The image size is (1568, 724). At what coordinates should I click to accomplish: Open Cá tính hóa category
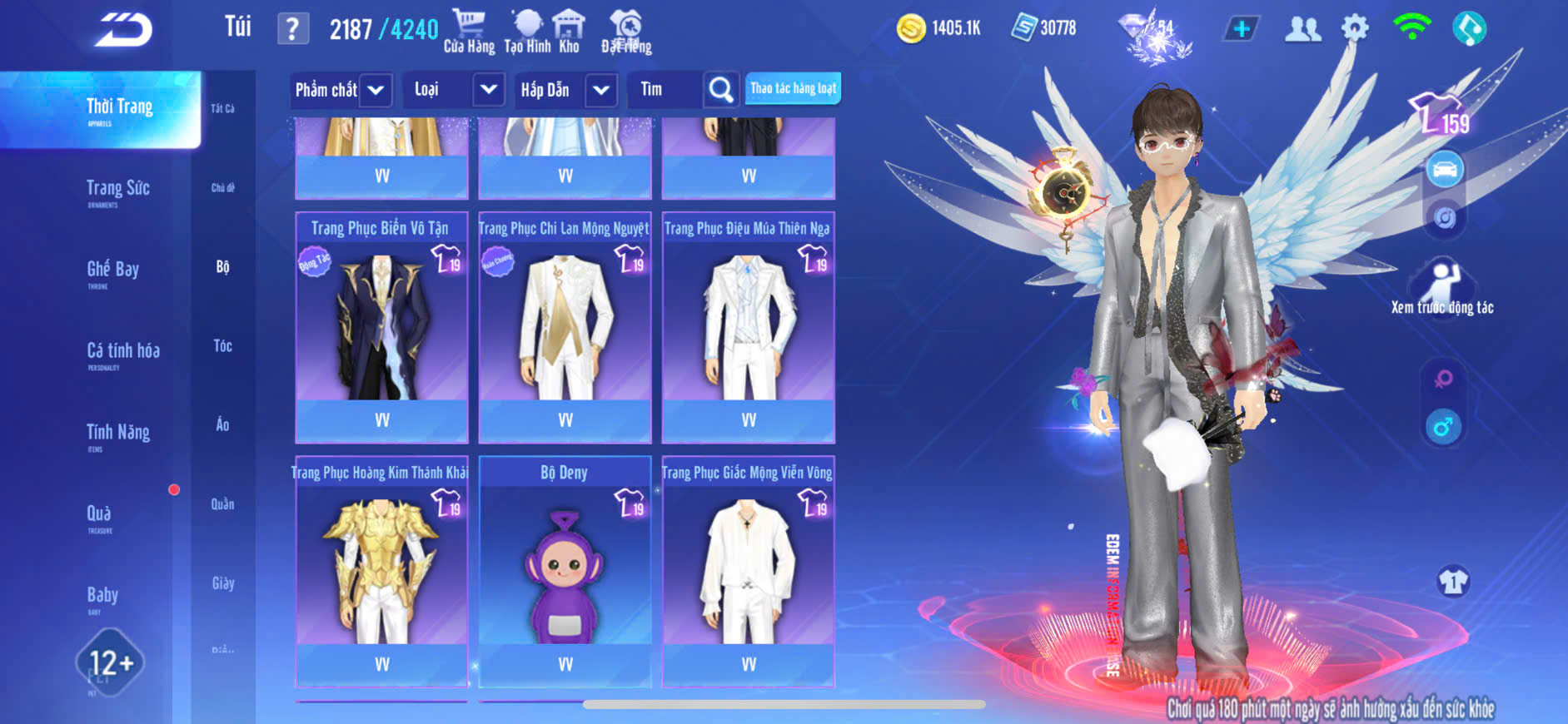point(122,352)
